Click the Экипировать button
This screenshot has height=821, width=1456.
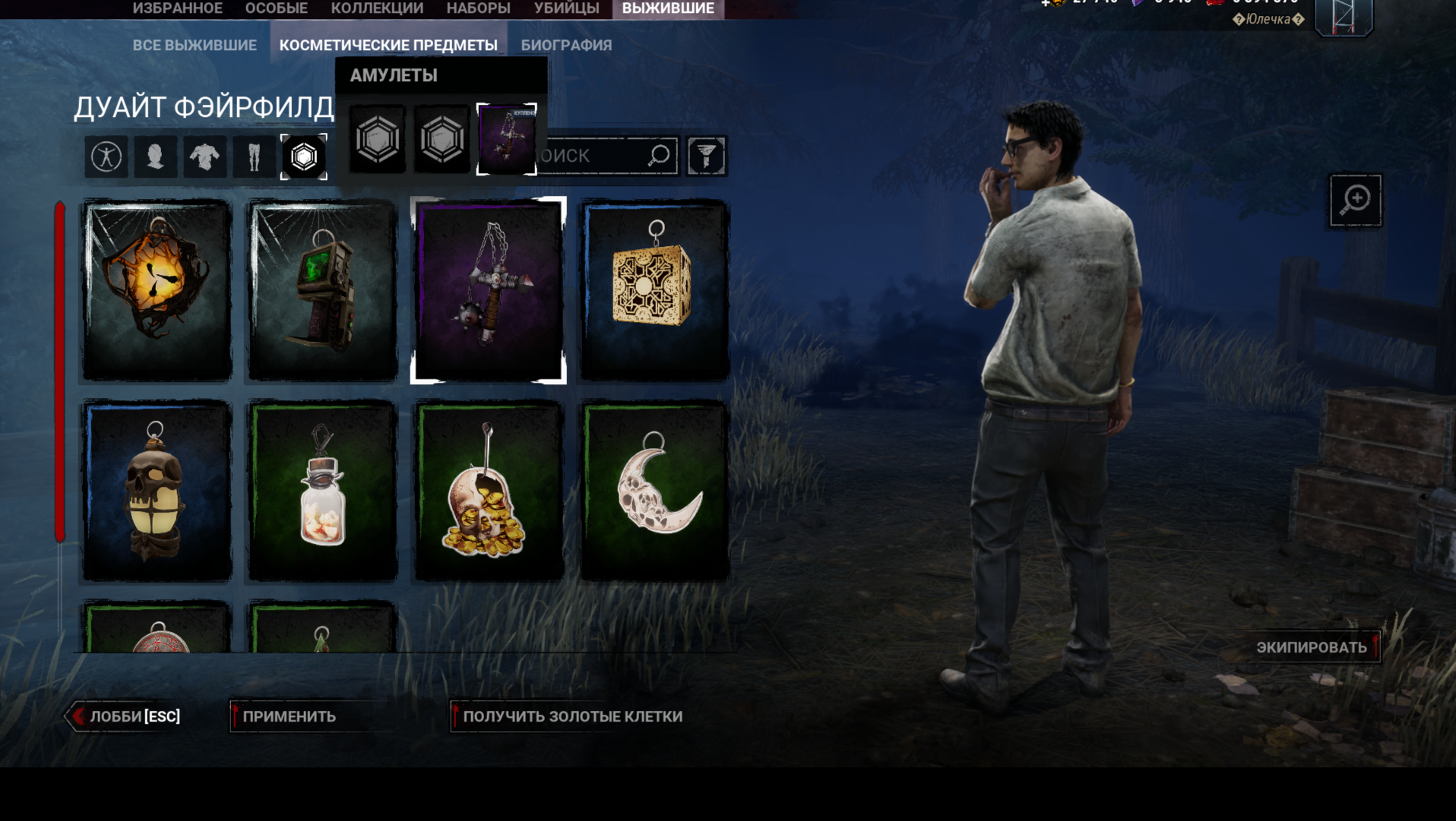[x=1312, y=647]
